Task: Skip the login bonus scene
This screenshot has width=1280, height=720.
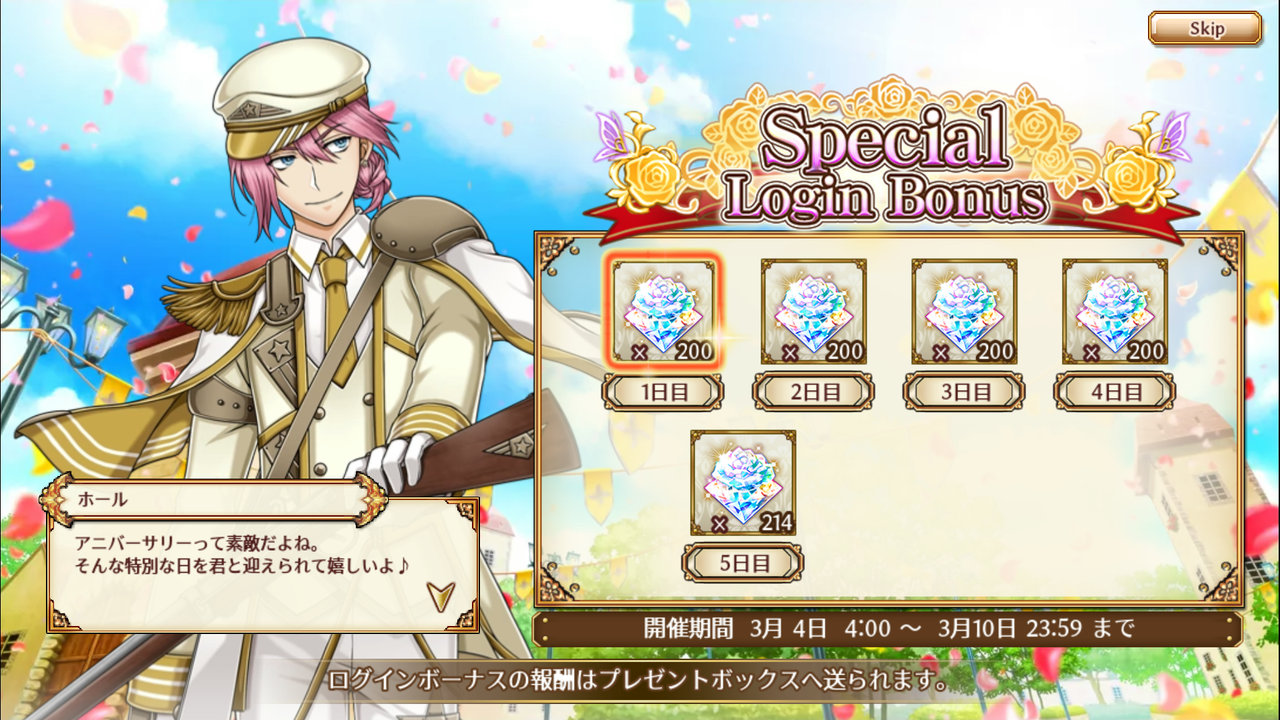Action: pos(1204,28)
